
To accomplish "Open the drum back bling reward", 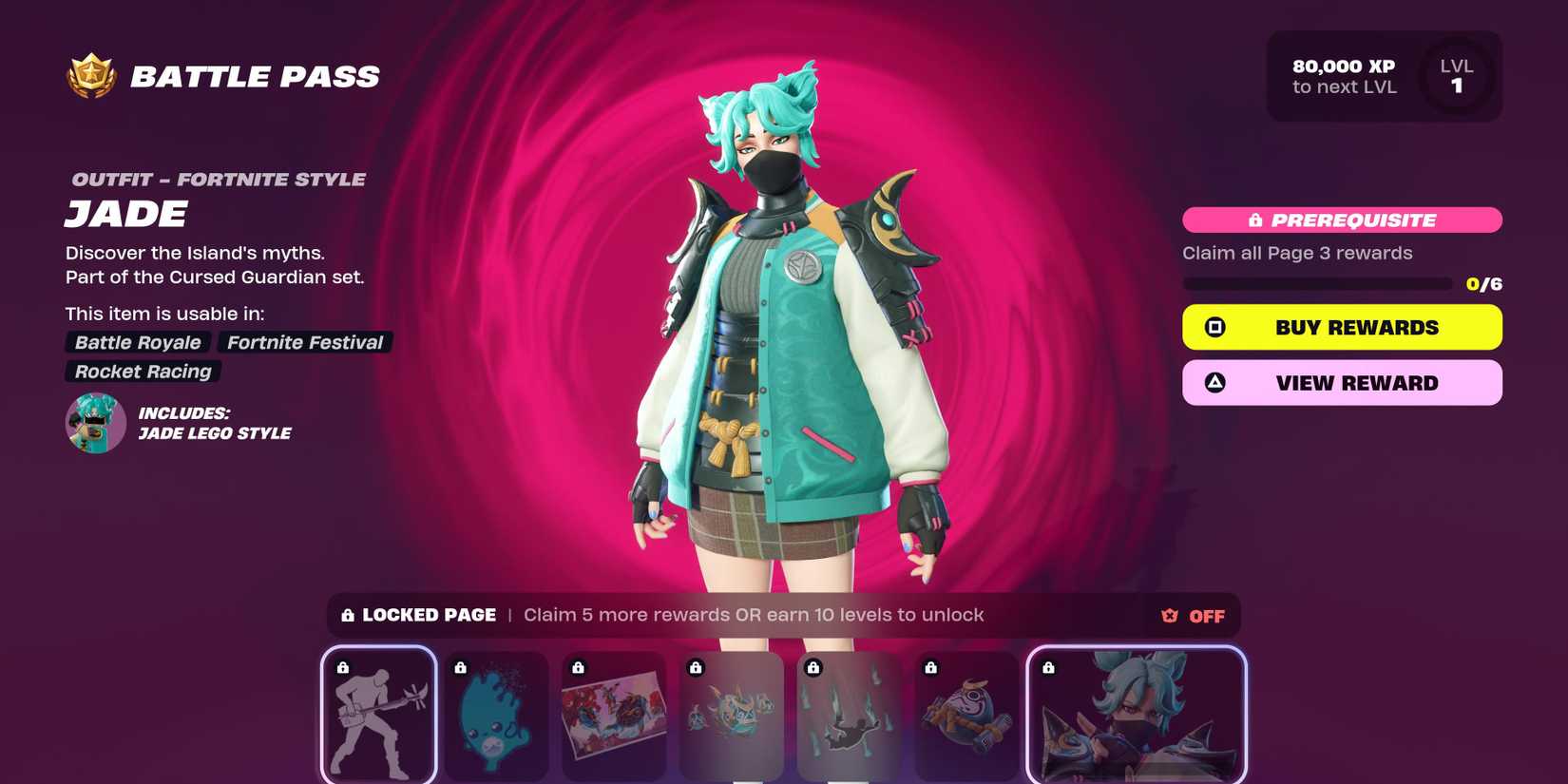I will pyautogui.click(x=967, y=717).
